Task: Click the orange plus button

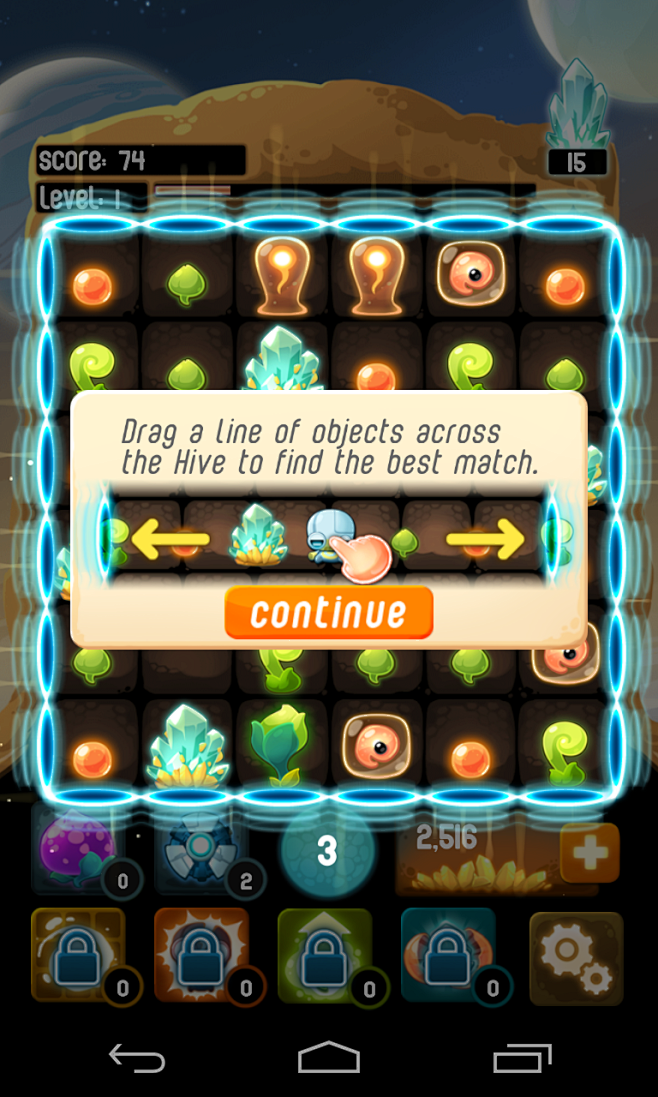Action: [x=589, y=853]
